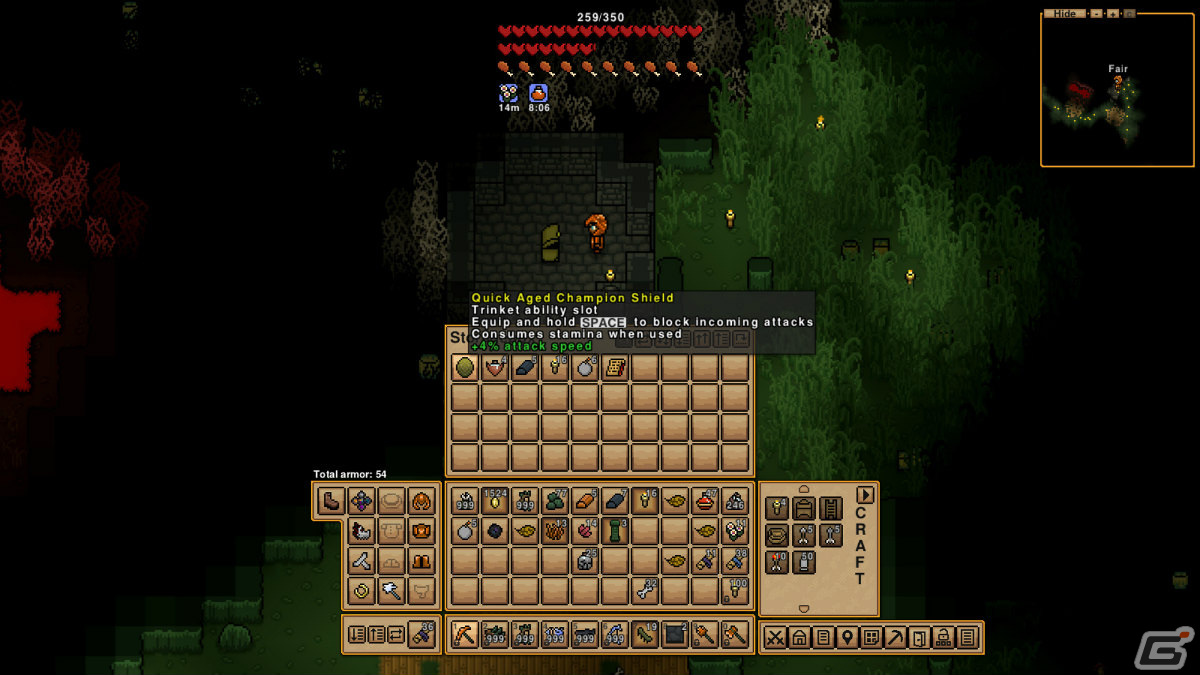
Task: Select the pickaxe in hotbar slot 1
Action: tap(465, 635)
